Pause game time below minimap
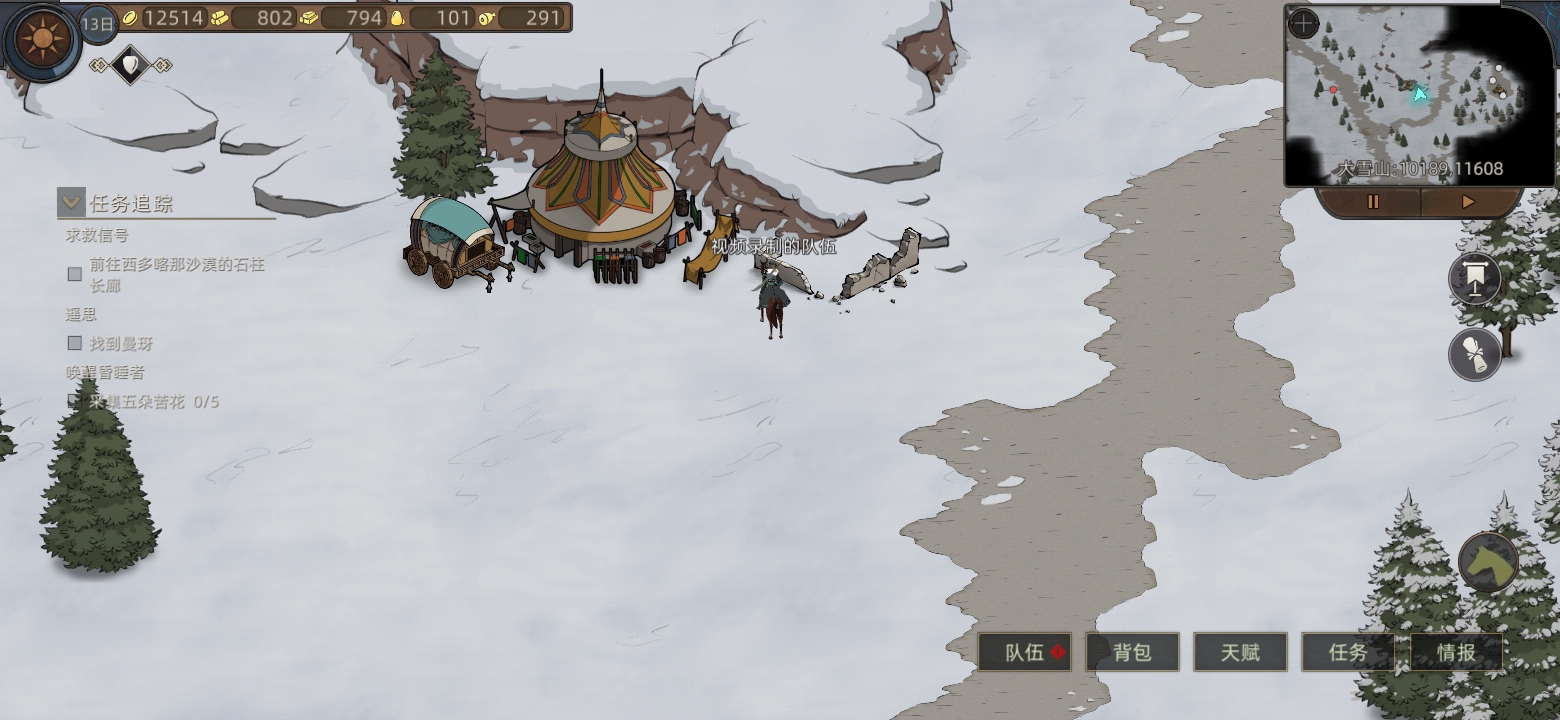 click(x=1372, y=202)
